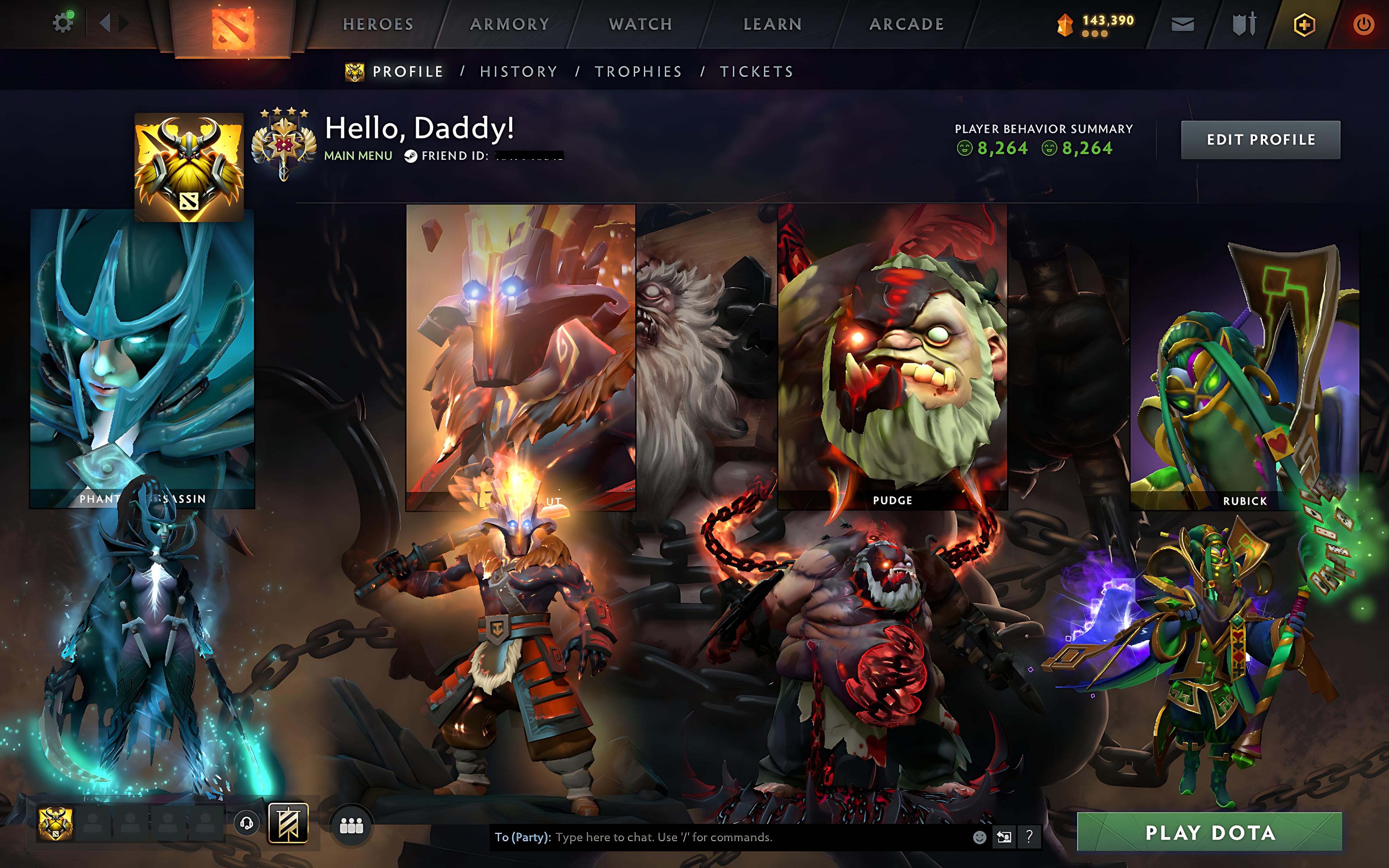Switch to the HISTORY tab
1389x868 pixels.
pyautogui.click(x=518, y=71)
